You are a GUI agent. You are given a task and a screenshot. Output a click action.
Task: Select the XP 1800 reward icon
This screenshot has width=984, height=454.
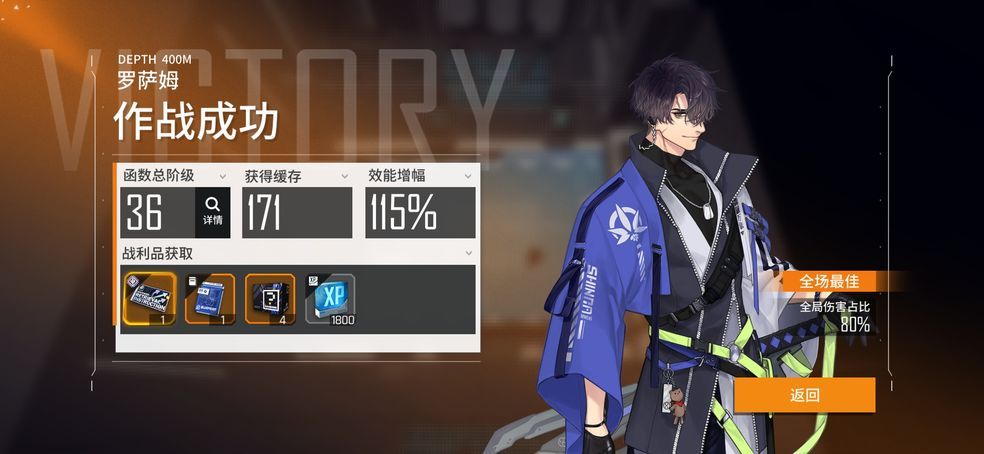[330, 298]
